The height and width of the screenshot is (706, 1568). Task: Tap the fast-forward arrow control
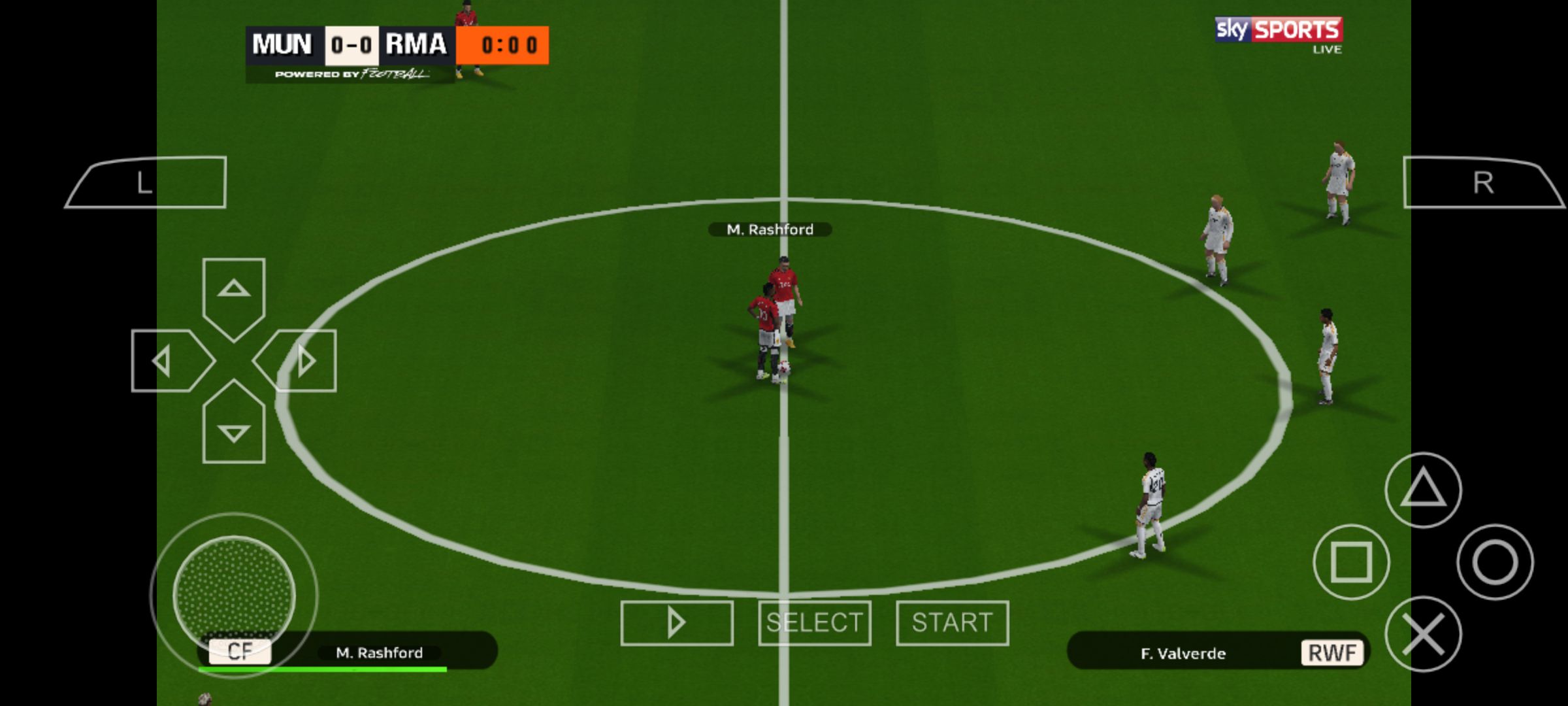coord(677,622)
